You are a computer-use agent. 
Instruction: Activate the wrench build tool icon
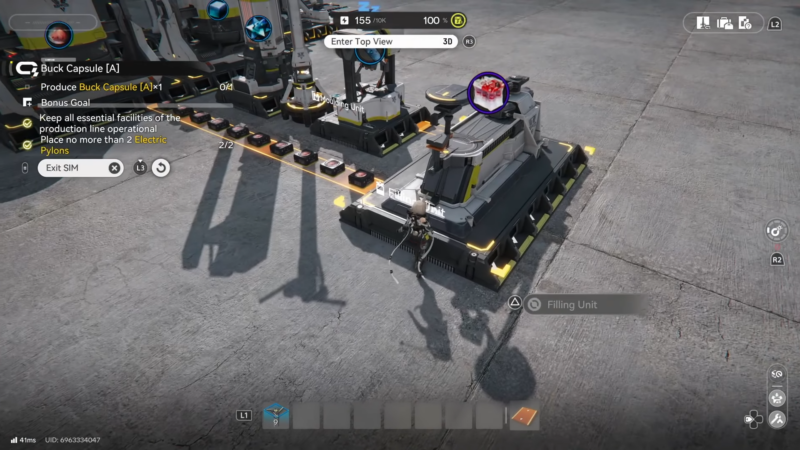point(778,419)
